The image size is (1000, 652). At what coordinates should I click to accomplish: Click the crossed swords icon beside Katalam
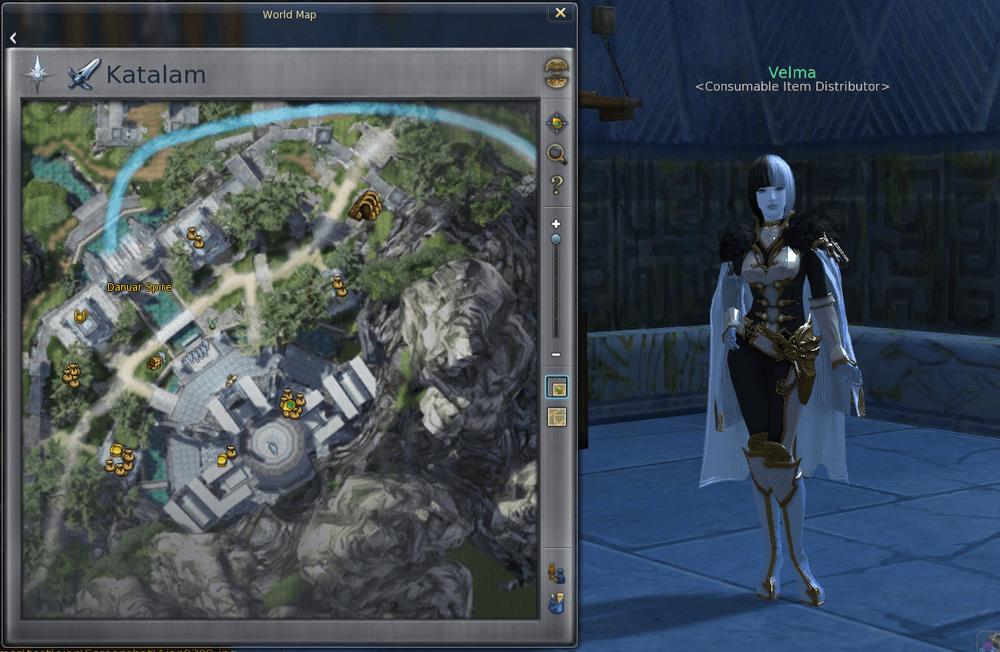click(84, 74)
